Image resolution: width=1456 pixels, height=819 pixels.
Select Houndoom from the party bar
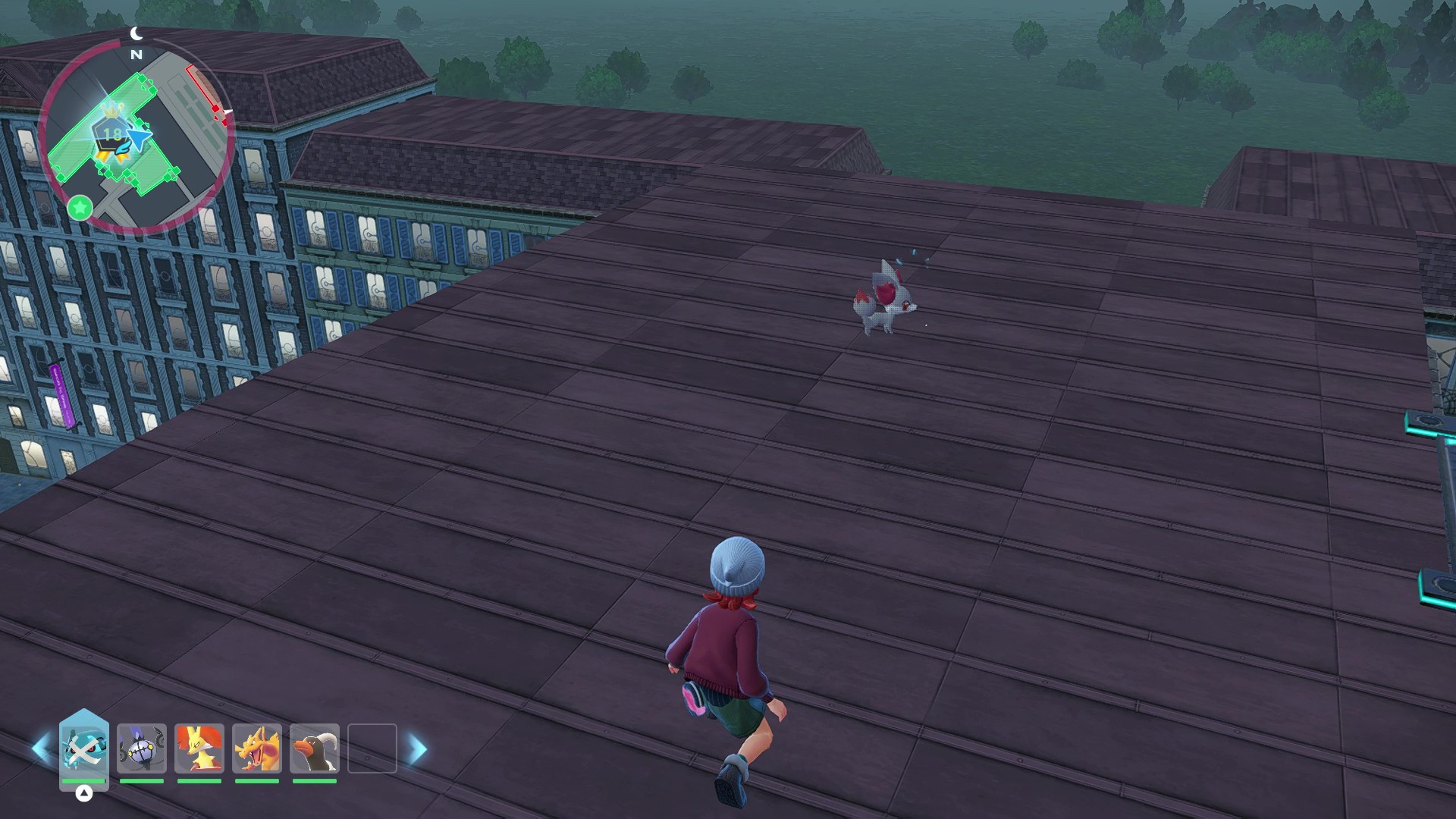[x=315, y=748]
